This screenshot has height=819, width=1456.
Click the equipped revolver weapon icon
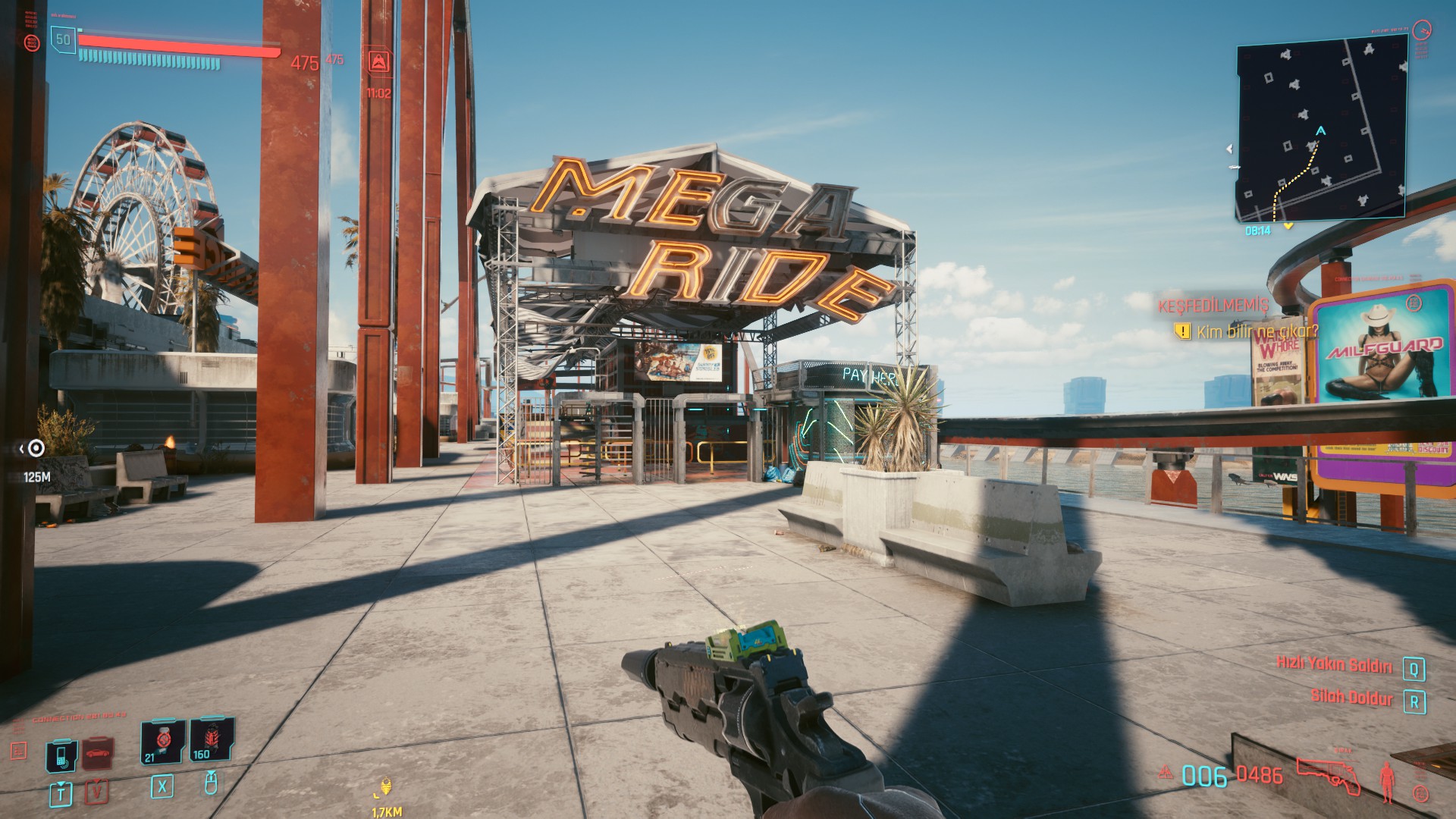1327,775
